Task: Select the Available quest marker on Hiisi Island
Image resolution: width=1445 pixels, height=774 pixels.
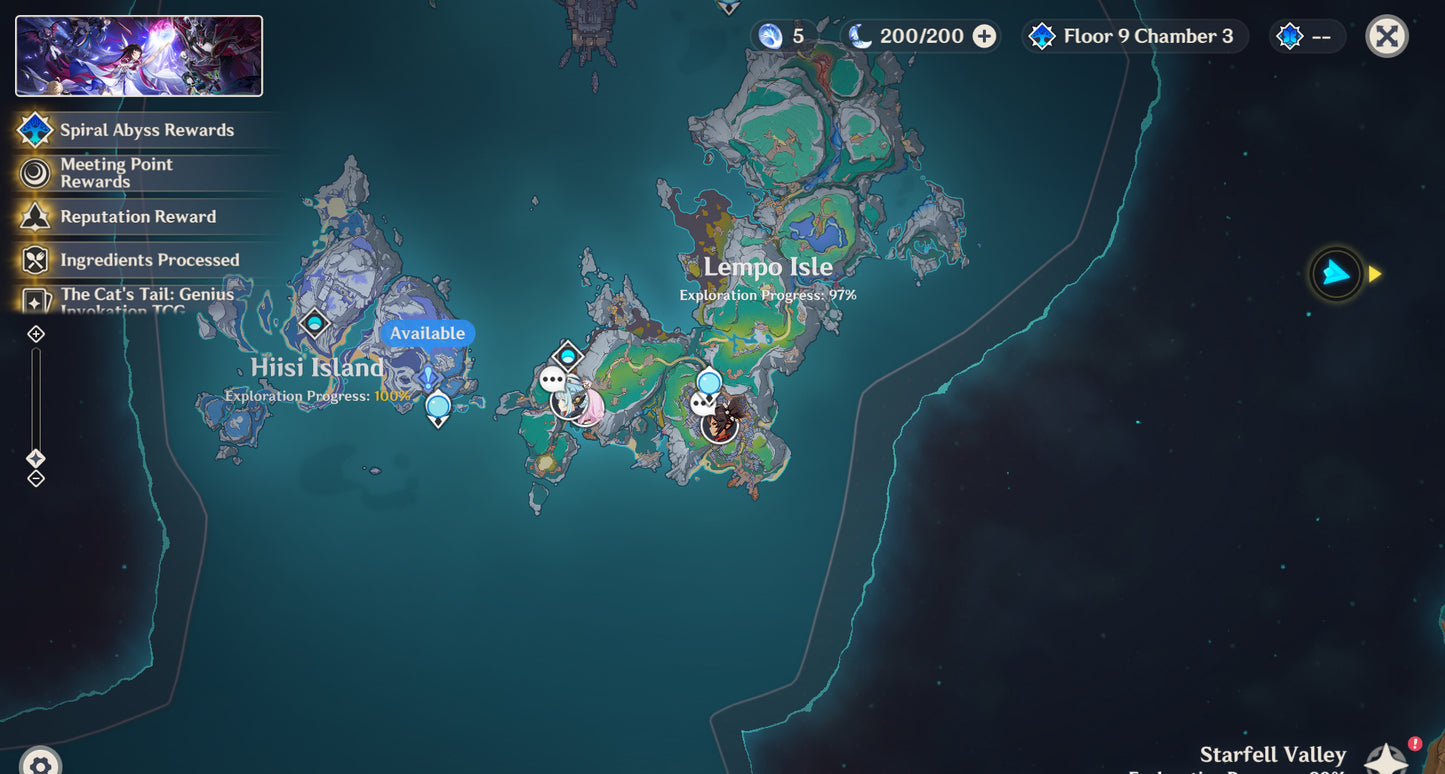Action: coord(427,378)
